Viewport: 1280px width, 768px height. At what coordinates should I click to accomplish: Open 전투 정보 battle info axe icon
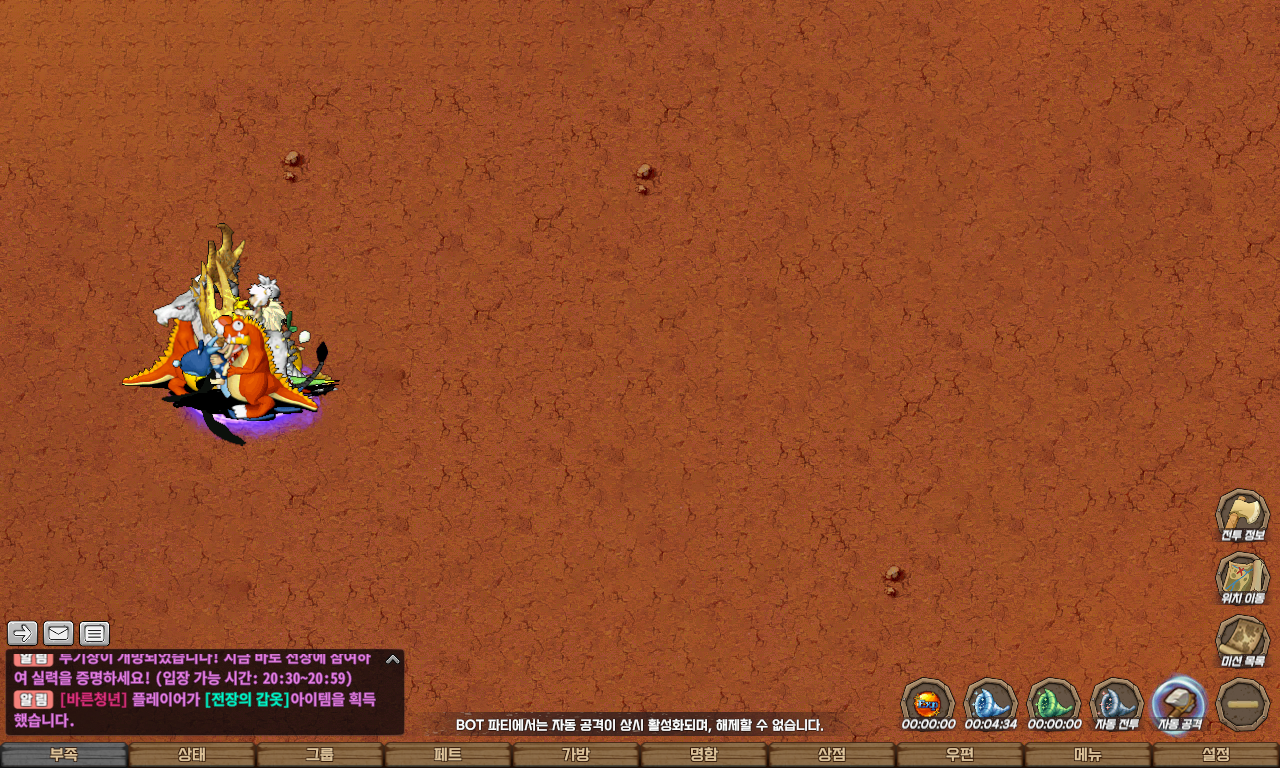(x=1242, y=515)
